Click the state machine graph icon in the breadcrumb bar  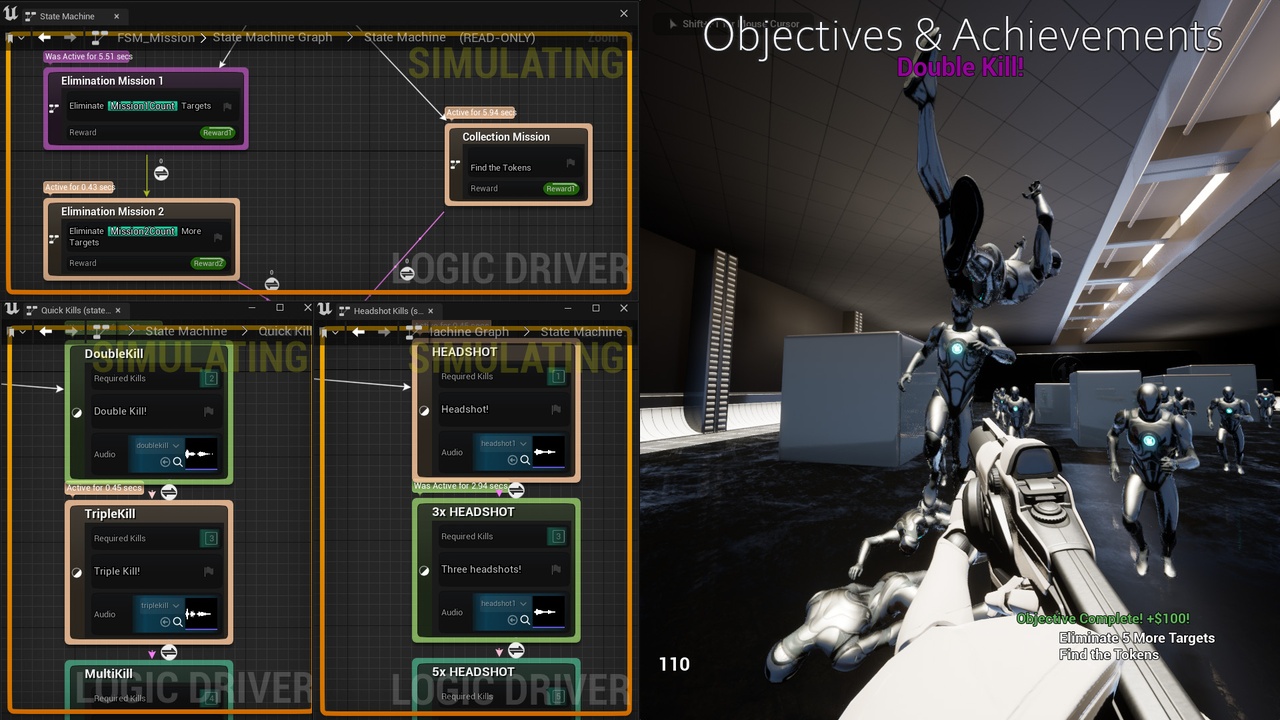coord(97,37)
